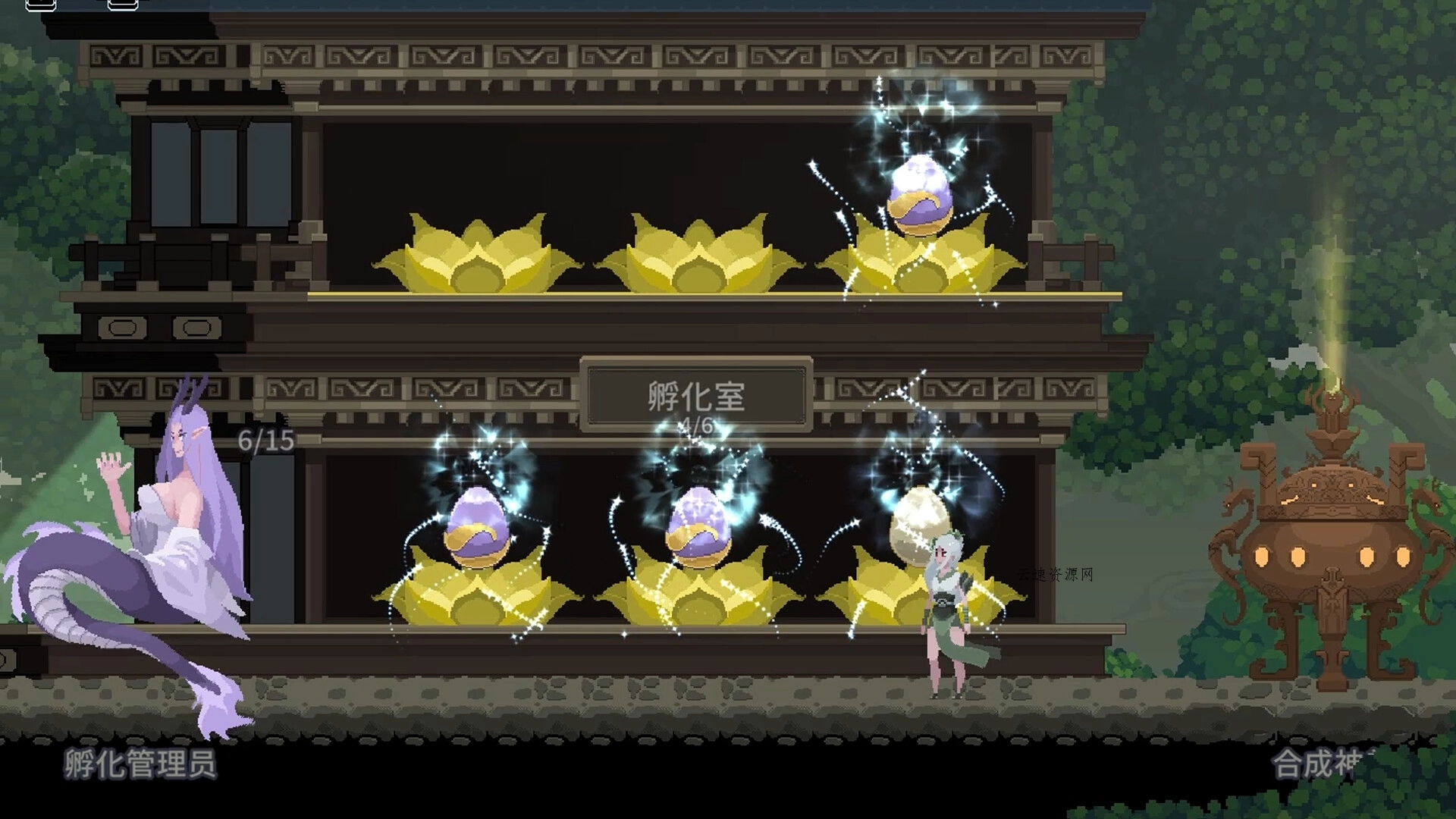Screen dimensions: 1456x819
Task: Expand the 孵化室 incubation room sign panel
Action: click(x=696, y=394)
